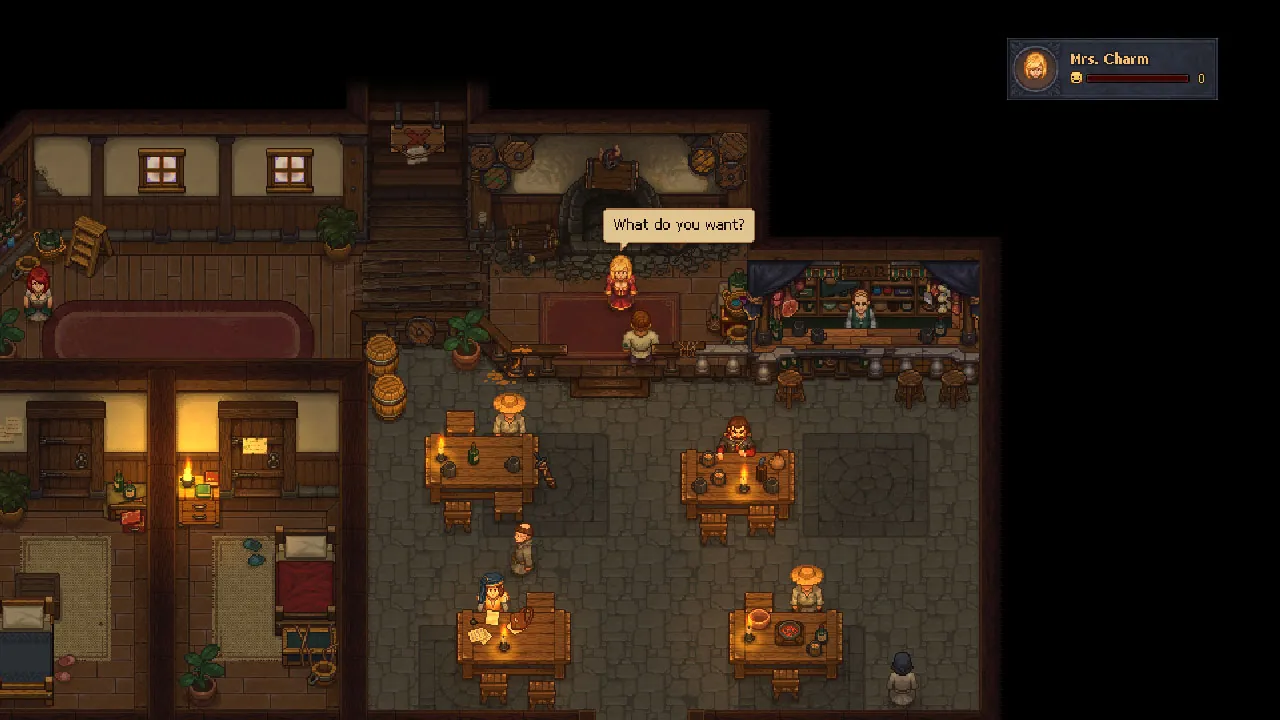
Task: Click the 'What do you want?' dialogue bubble
Action: tap(679, 225)
